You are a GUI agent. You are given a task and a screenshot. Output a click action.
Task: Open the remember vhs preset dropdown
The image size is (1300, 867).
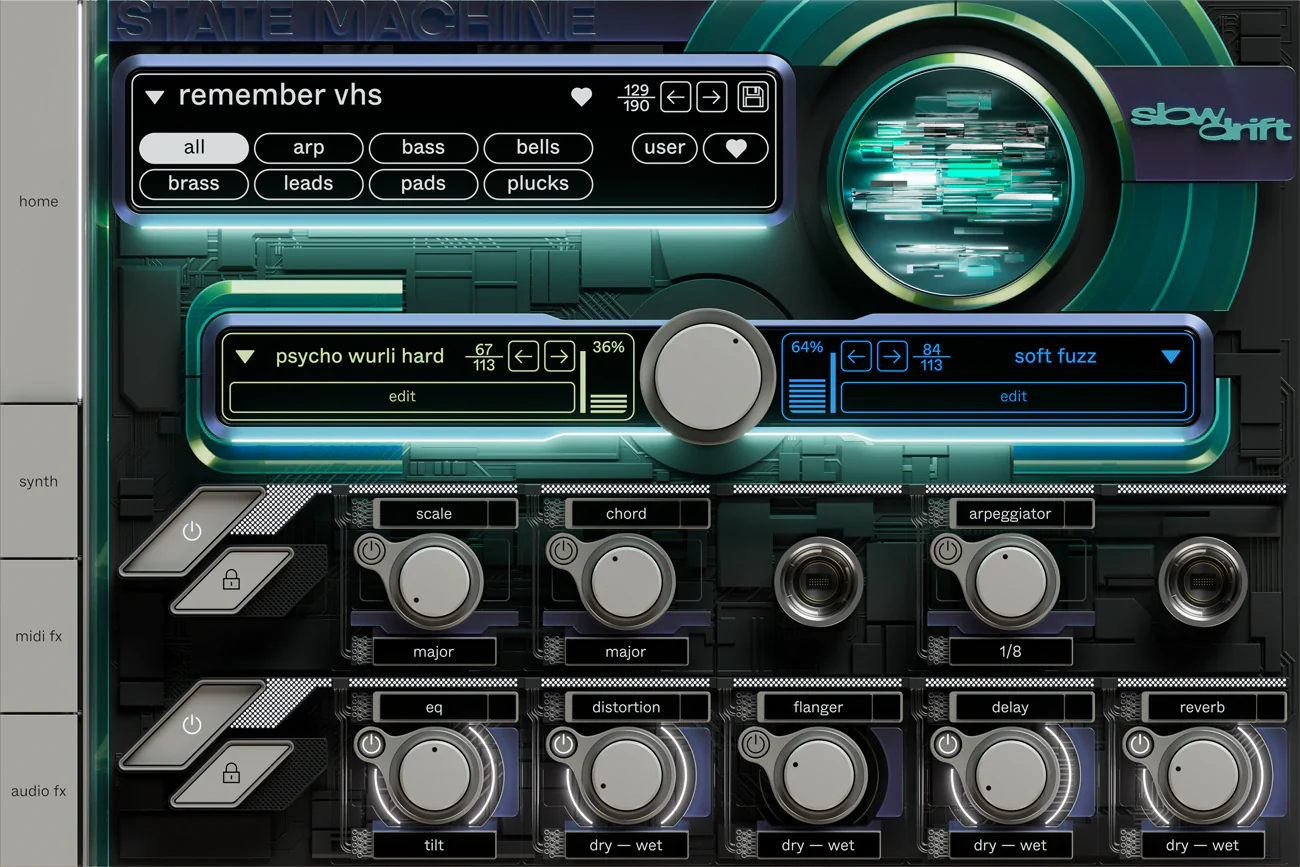pos(154,97)
